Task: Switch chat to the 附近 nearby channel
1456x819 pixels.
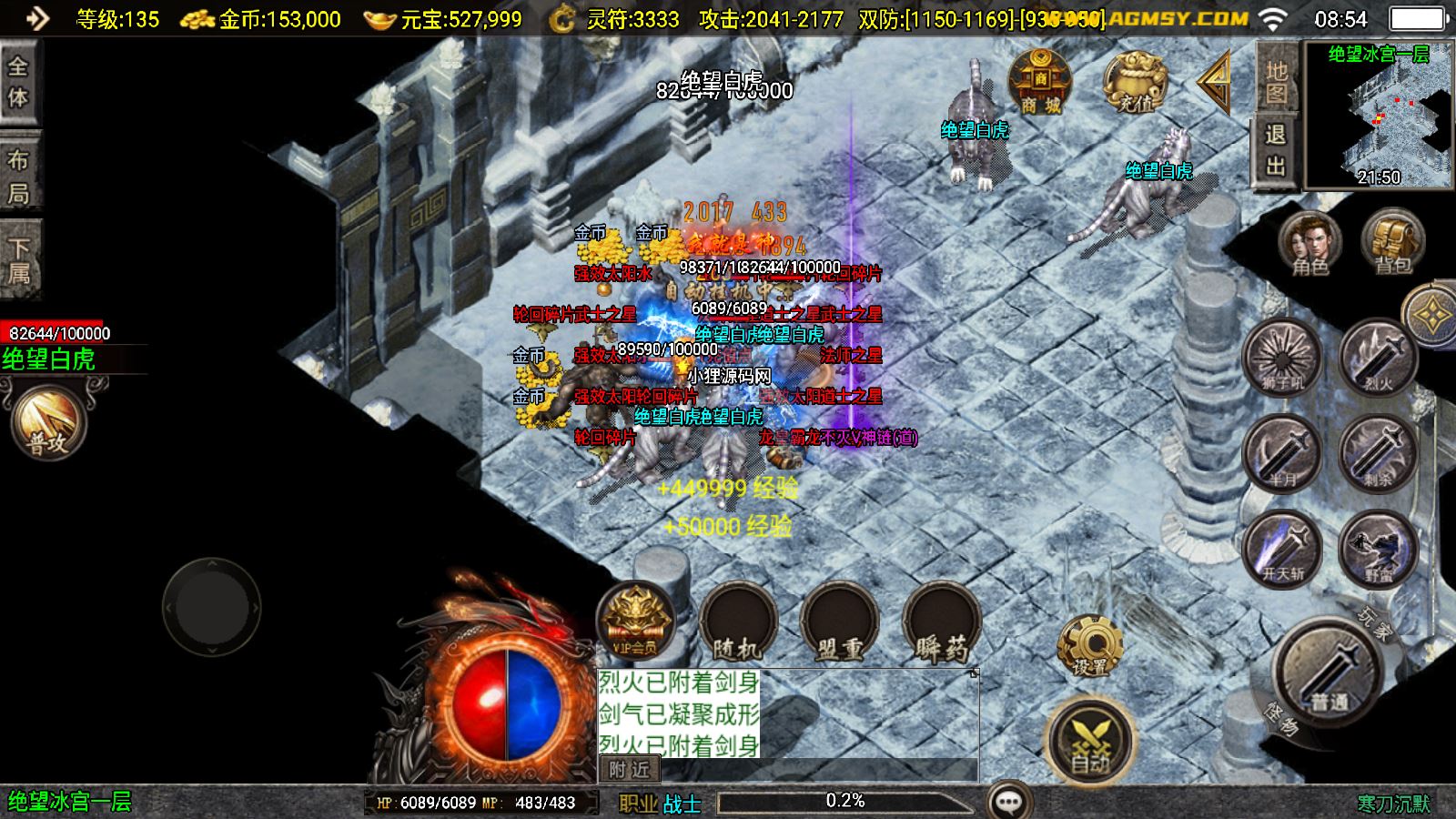Action: click(x=629, y=770)
